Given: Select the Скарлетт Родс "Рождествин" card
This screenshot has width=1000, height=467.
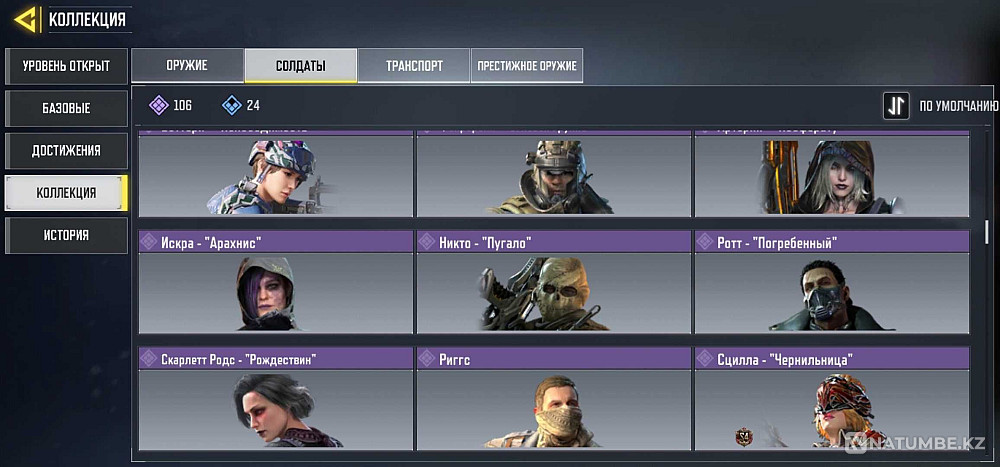Looking at the screenshot, I should 275,398.
